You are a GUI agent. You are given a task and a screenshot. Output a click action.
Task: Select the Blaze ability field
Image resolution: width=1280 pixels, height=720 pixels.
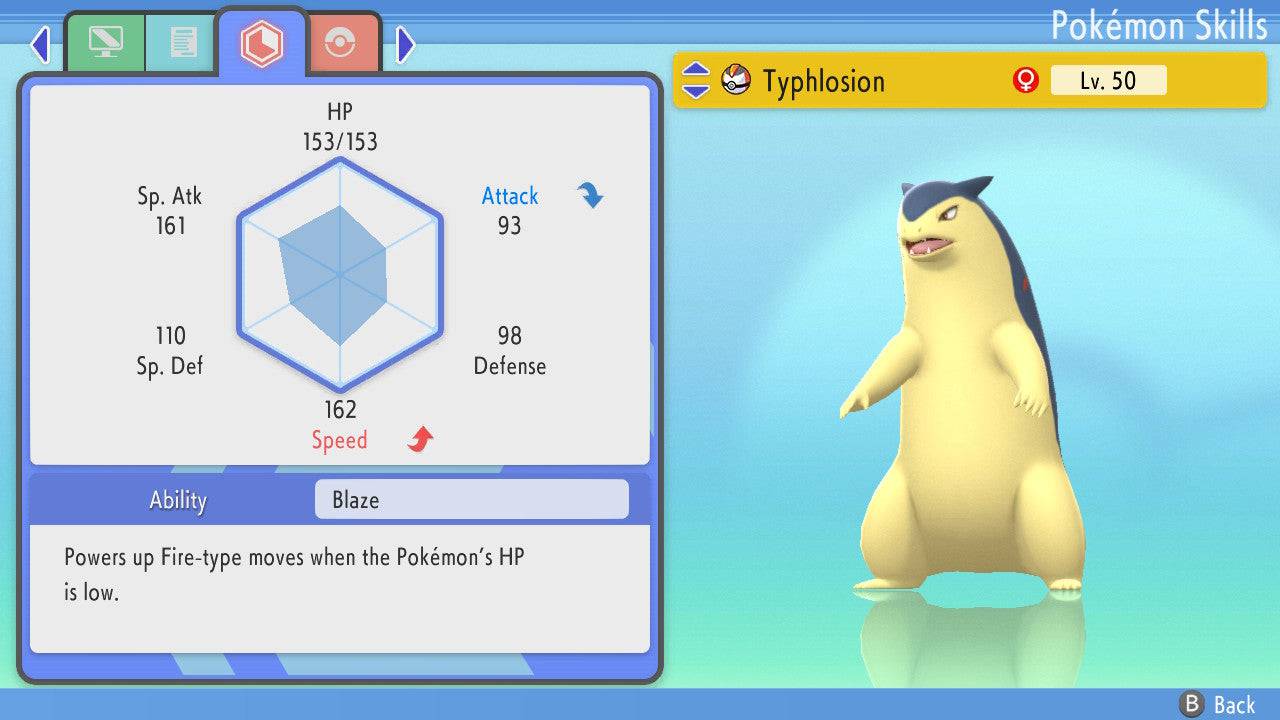(x=471, y=500)
